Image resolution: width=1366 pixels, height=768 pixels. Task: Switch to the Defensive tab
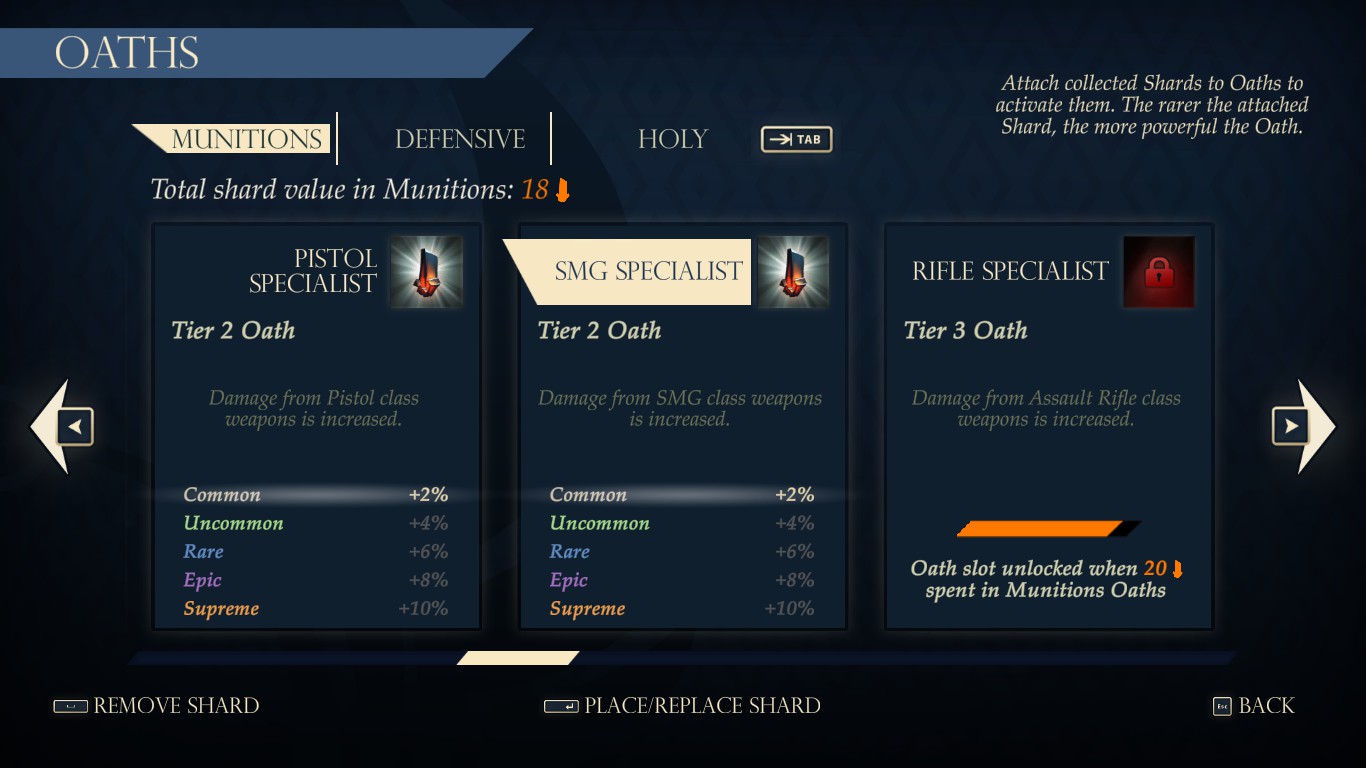click(461, 139)
